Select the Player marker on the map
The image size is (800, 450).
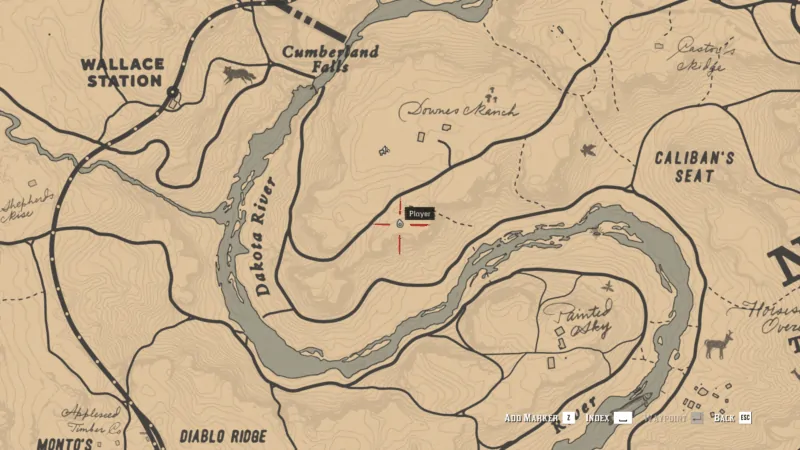(399, 225)
